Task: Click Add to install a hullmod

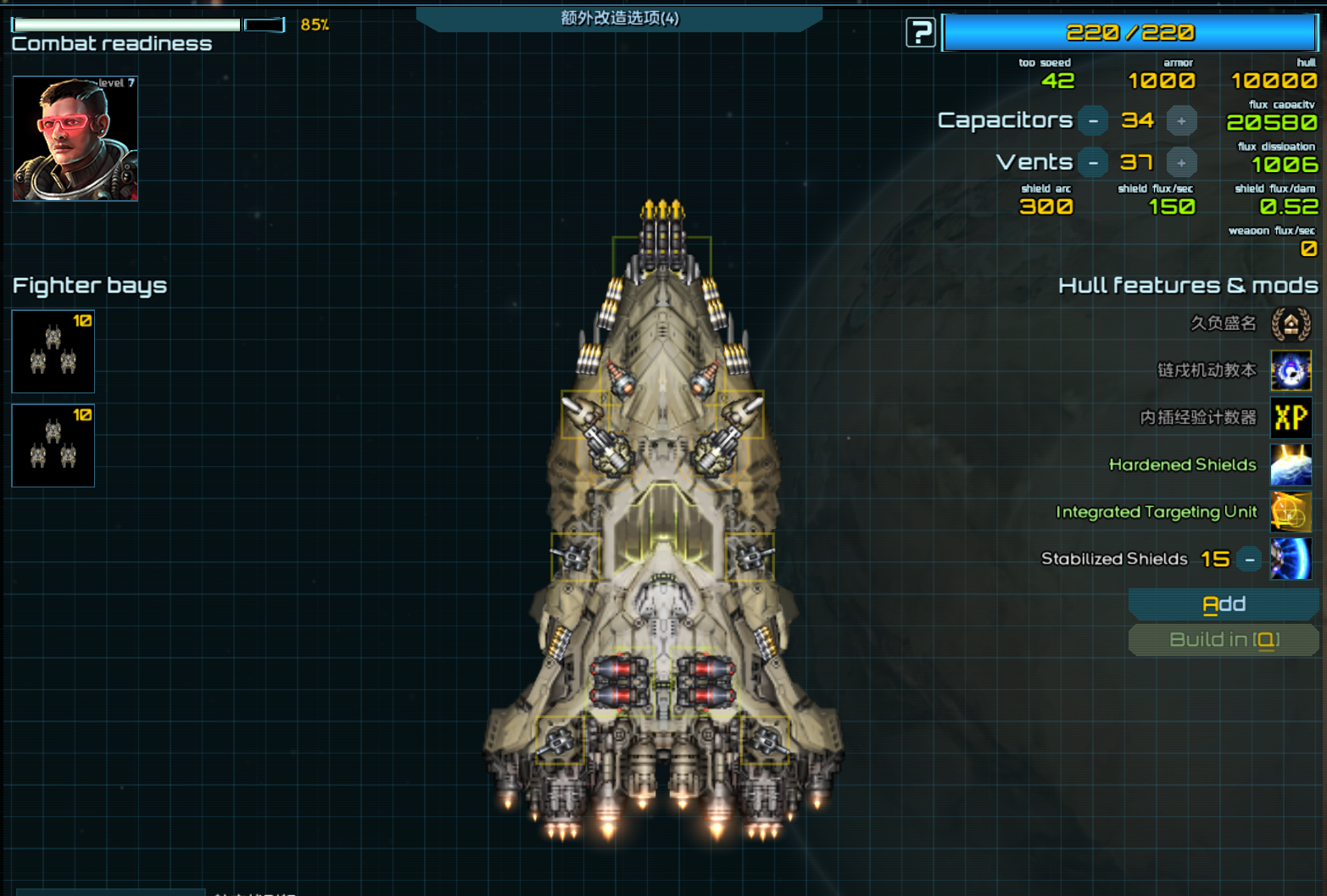Action: point(1224,604)
